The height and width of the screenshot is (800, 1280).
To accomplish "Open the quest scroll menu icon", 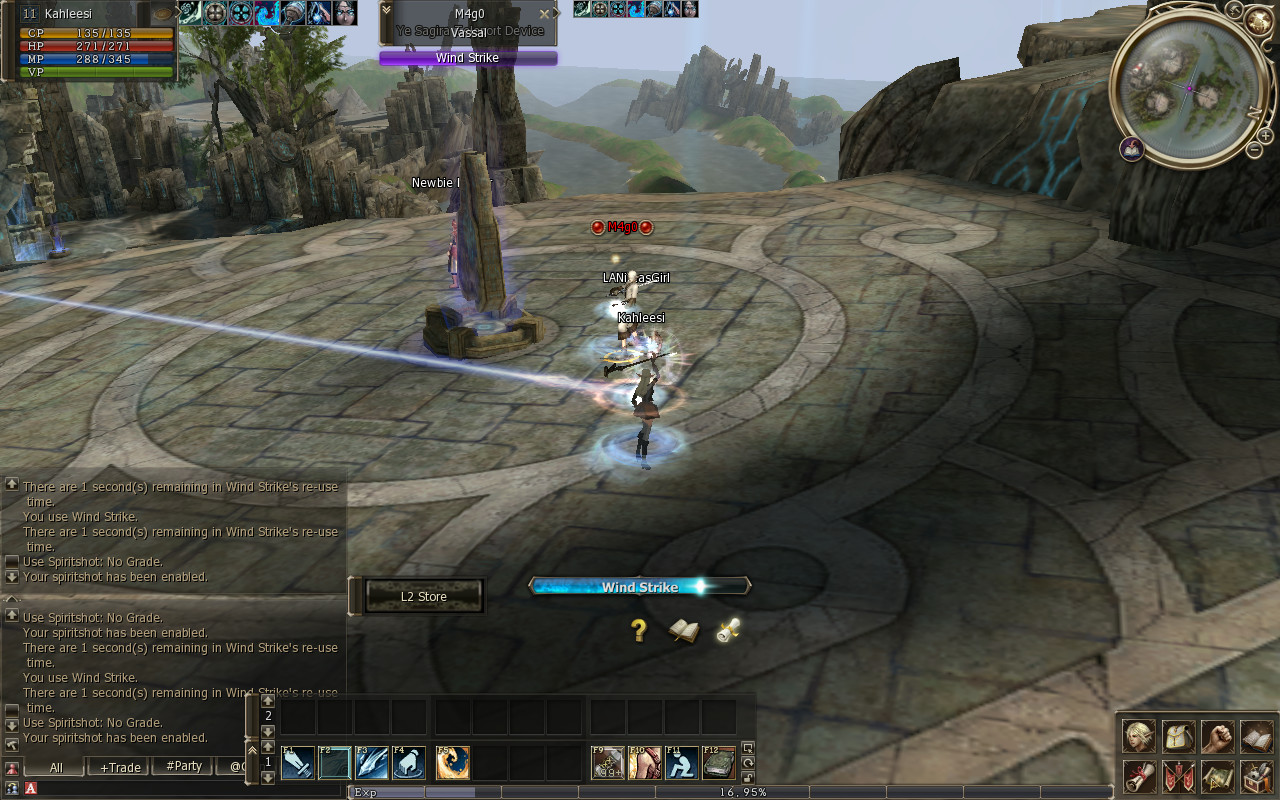I will (x=1139, y=776).
